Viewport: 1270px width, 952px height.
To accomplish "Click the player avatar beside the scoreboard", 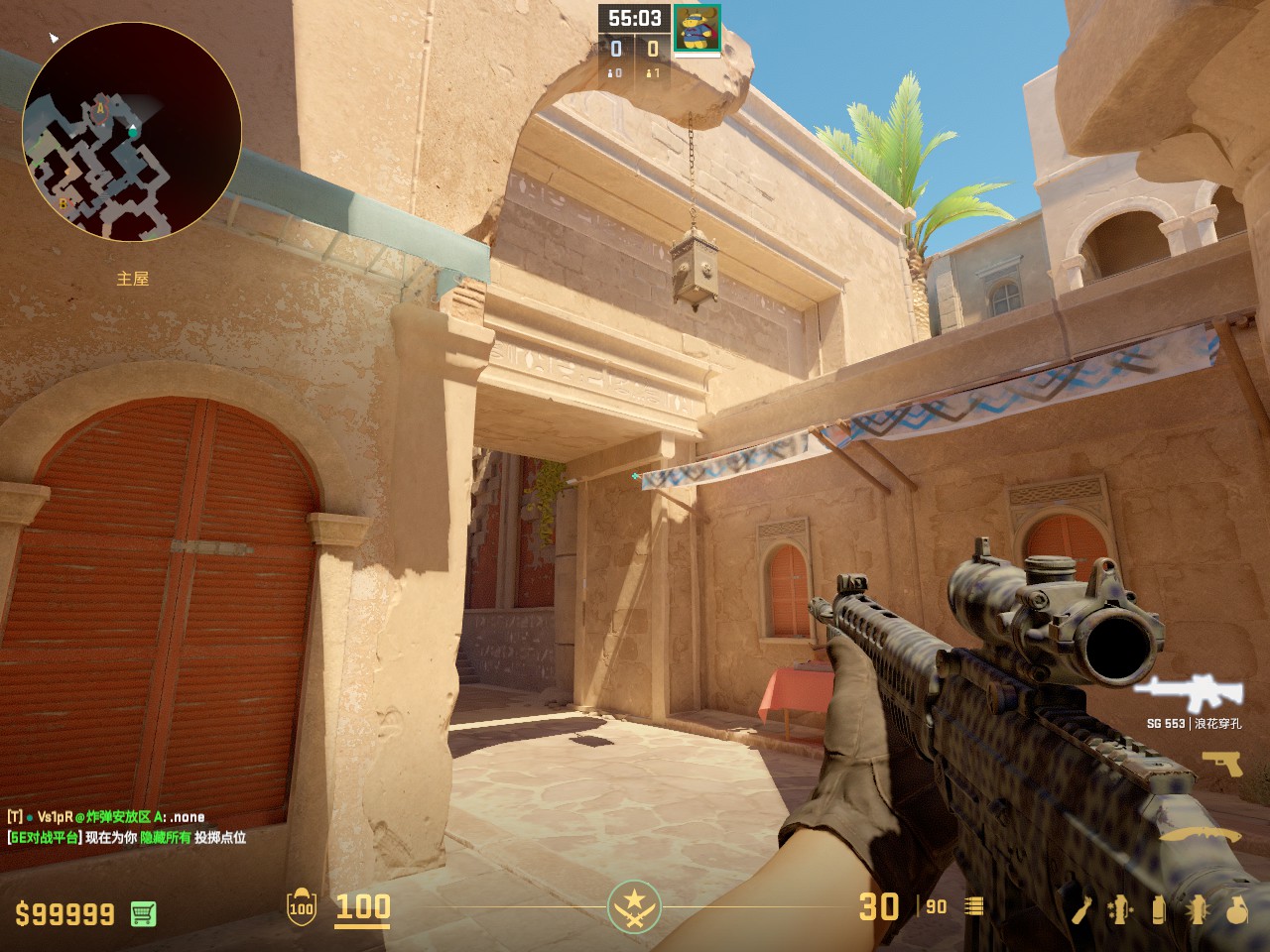I will (x=697, y=28).
